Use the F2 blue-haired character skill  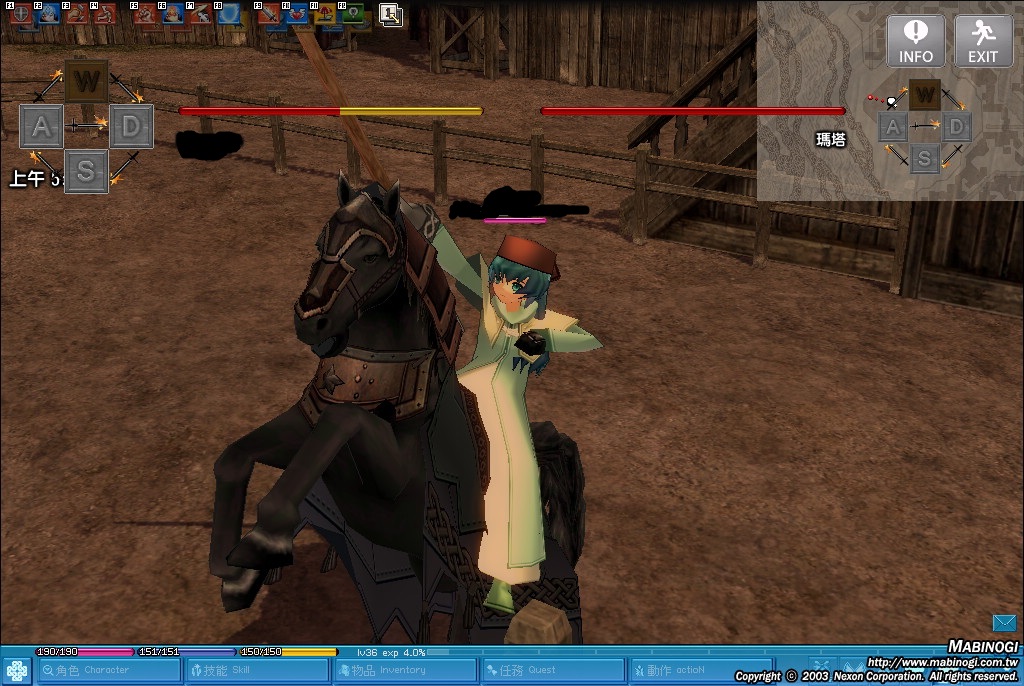(49, 14)
